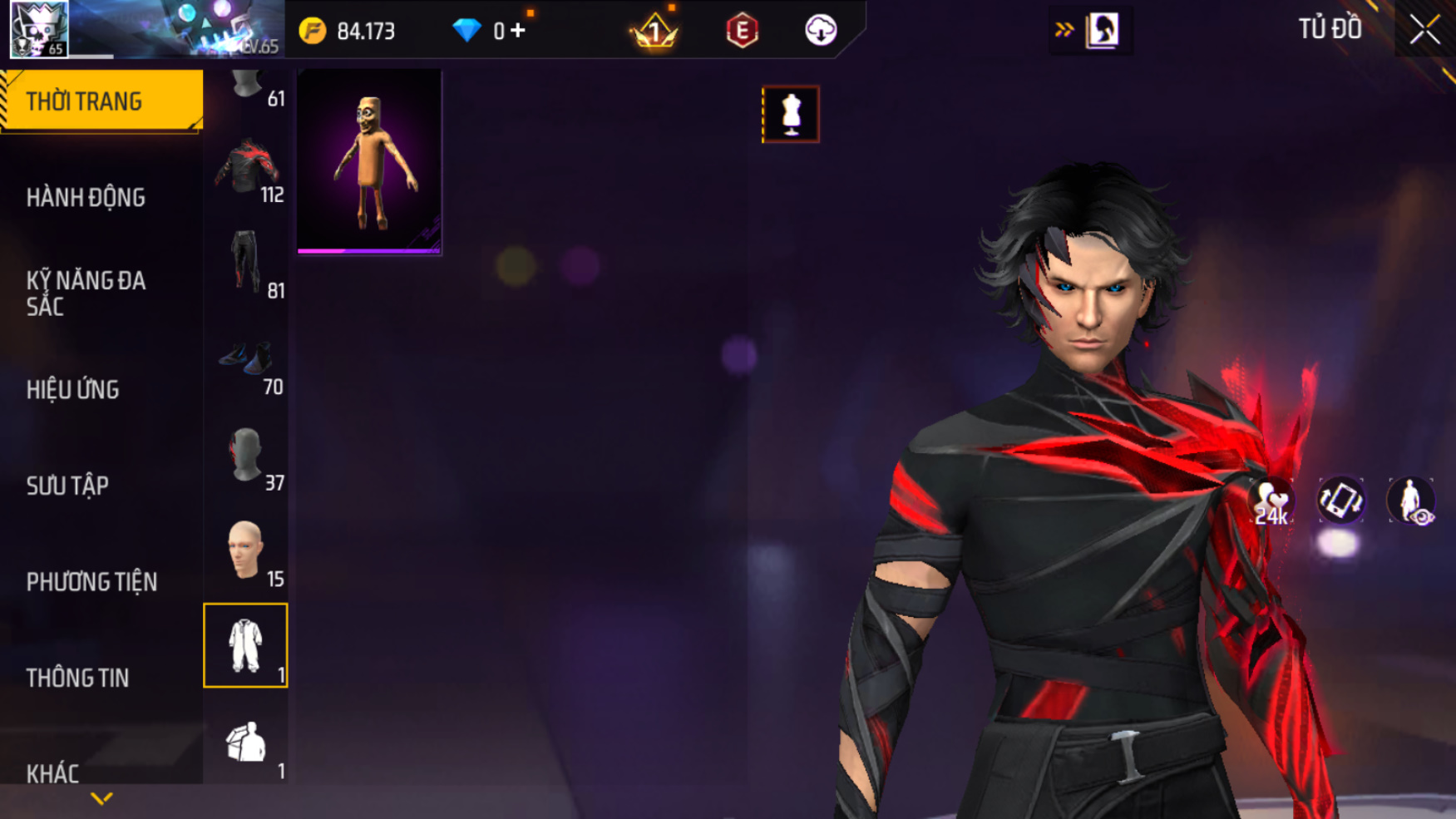
Task: Add diamonds with the plus button
Action: (x=518, y=31)
